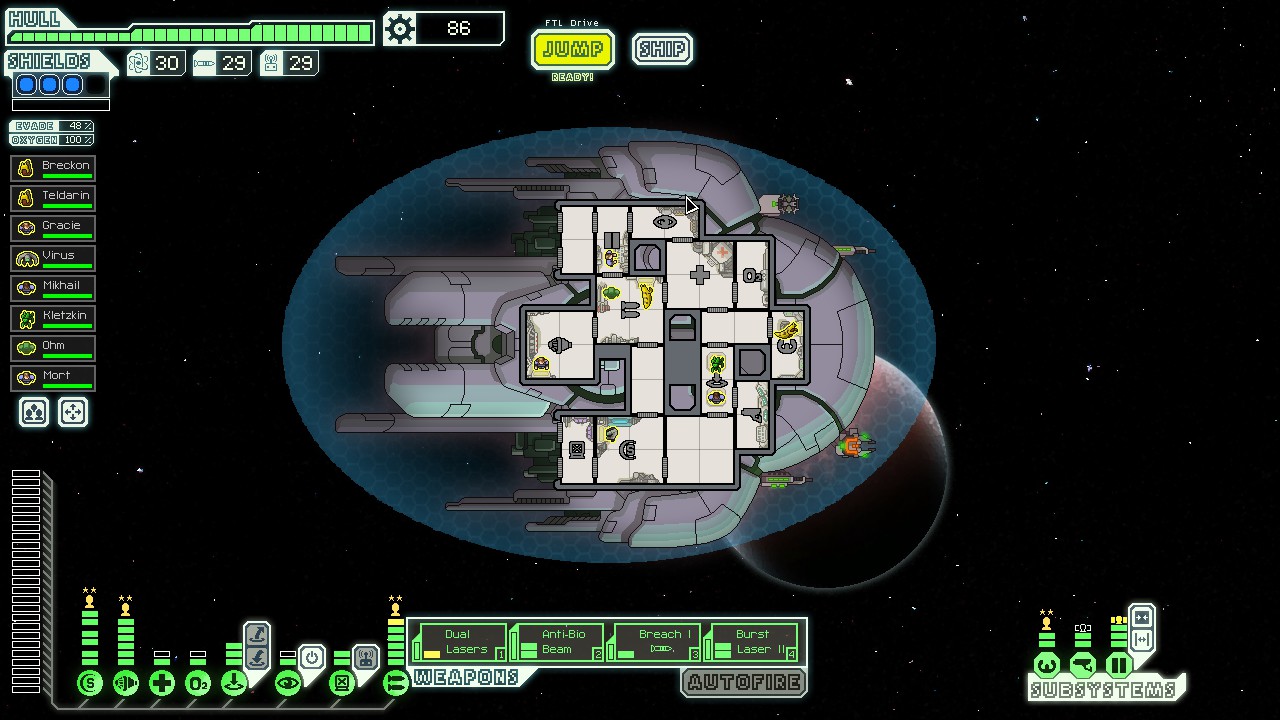Select the Anti-Bio Beam weapon slot
1280x720 pixels.
[557, 641]
